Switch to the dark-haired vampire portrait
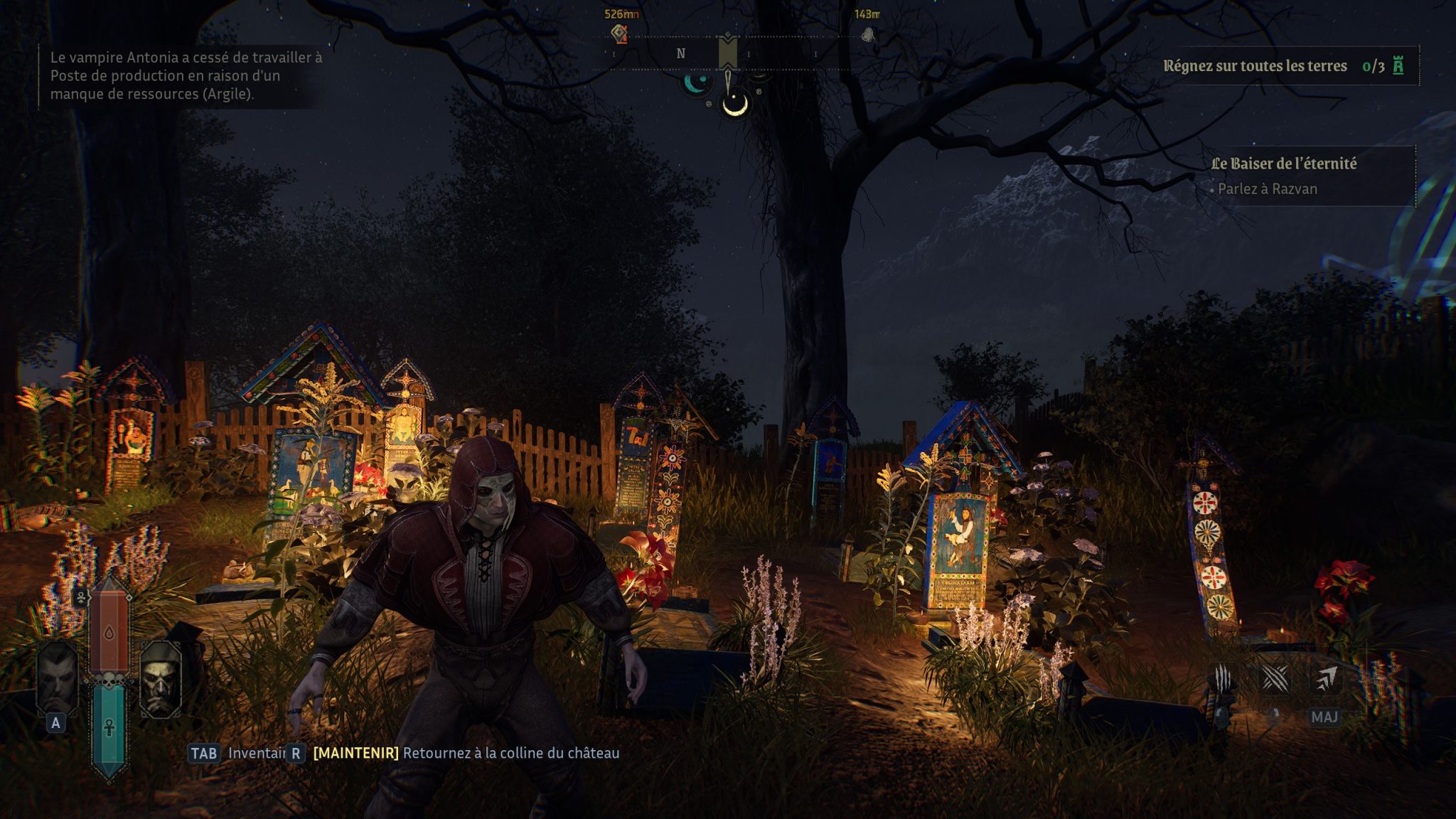The image size is (1456, 819). click(58, 679)
